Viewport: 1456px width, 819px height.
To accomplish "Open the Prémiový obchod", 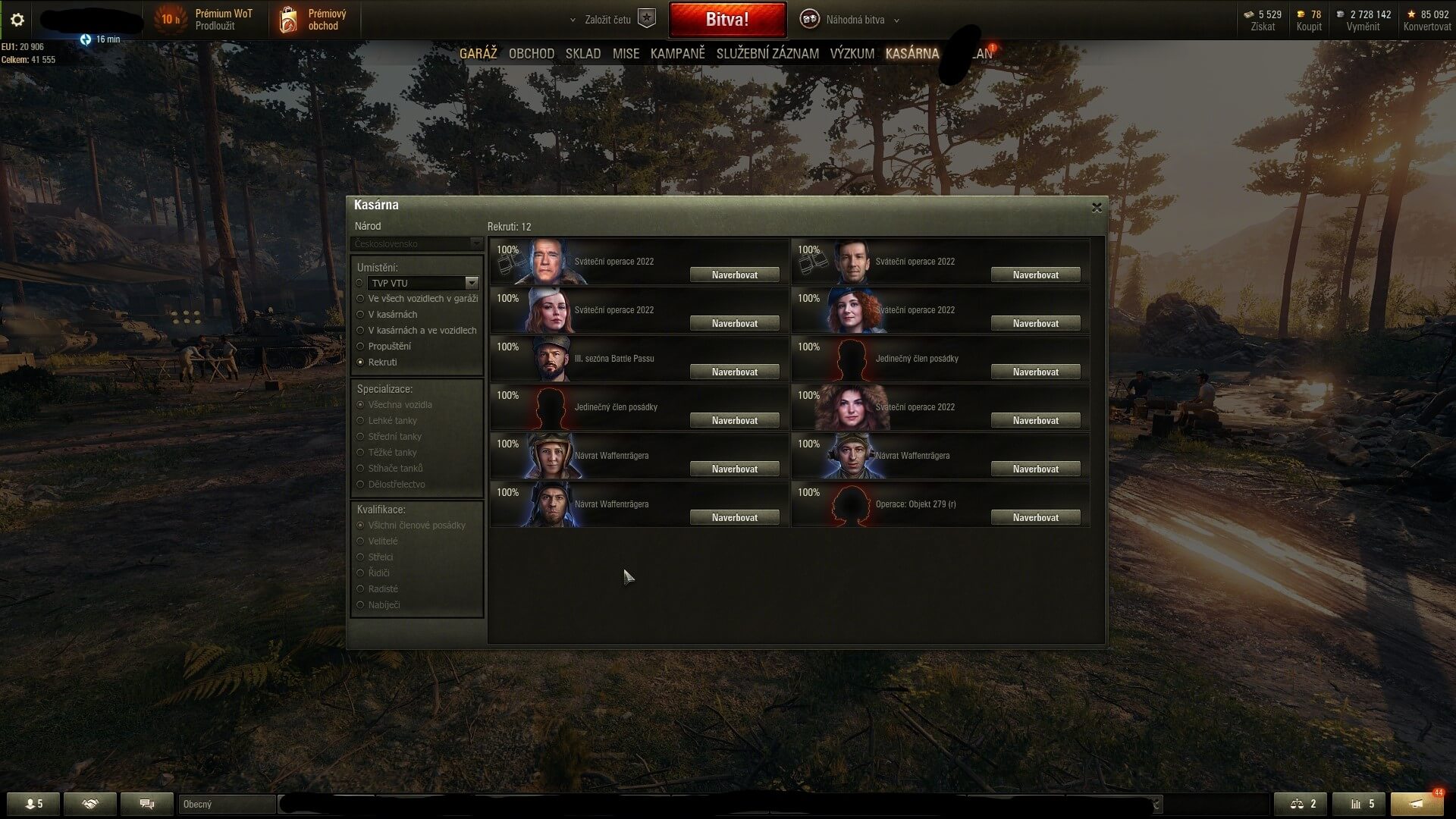I will (x=313, y=20).
